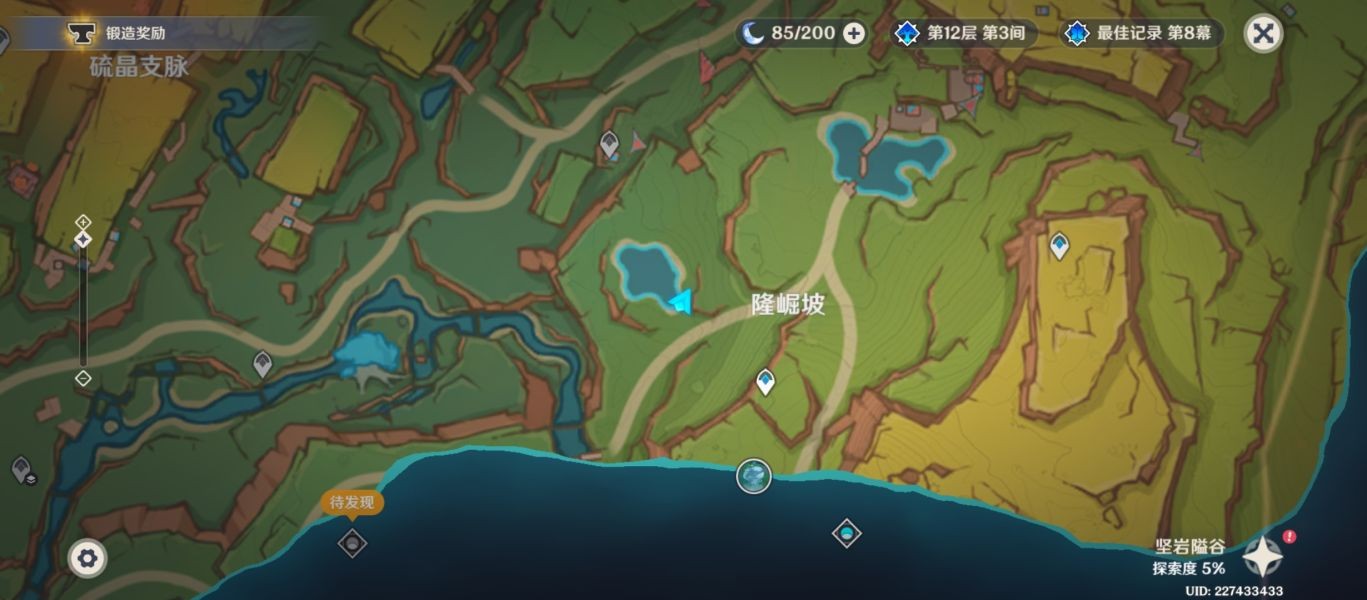This screenshot has width=1367, height=600.
Task: Close the map with the X button
Action: pos(1263,33)
